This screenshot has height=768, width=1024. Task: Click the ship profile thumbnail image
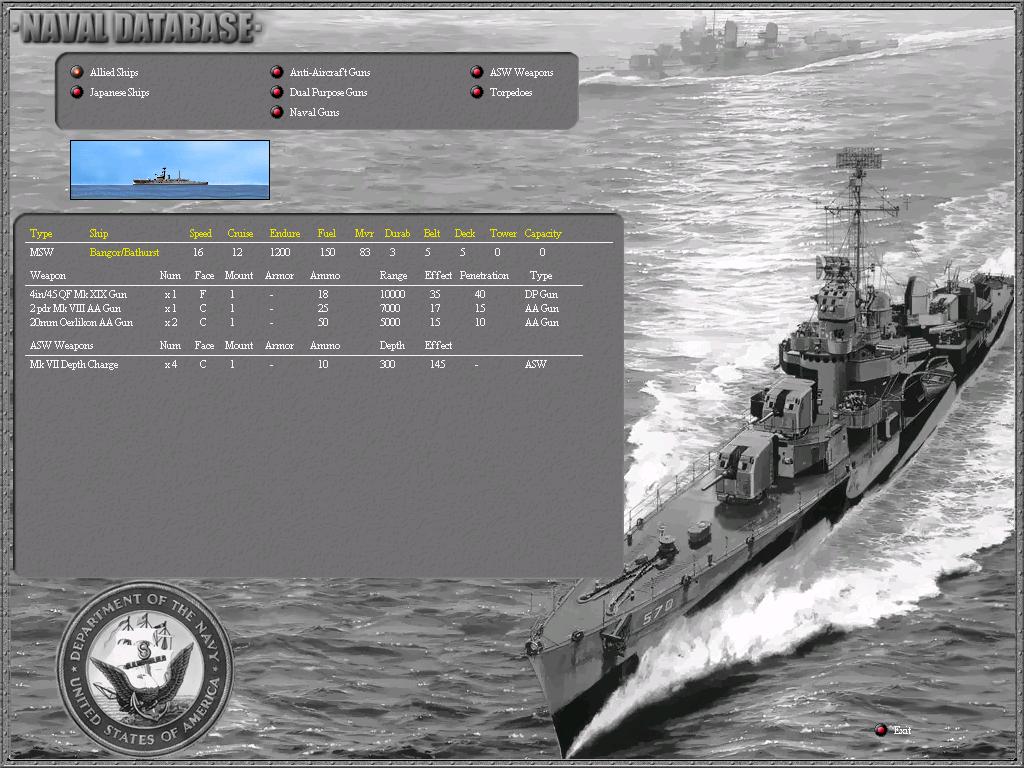[x=170, y=170]
